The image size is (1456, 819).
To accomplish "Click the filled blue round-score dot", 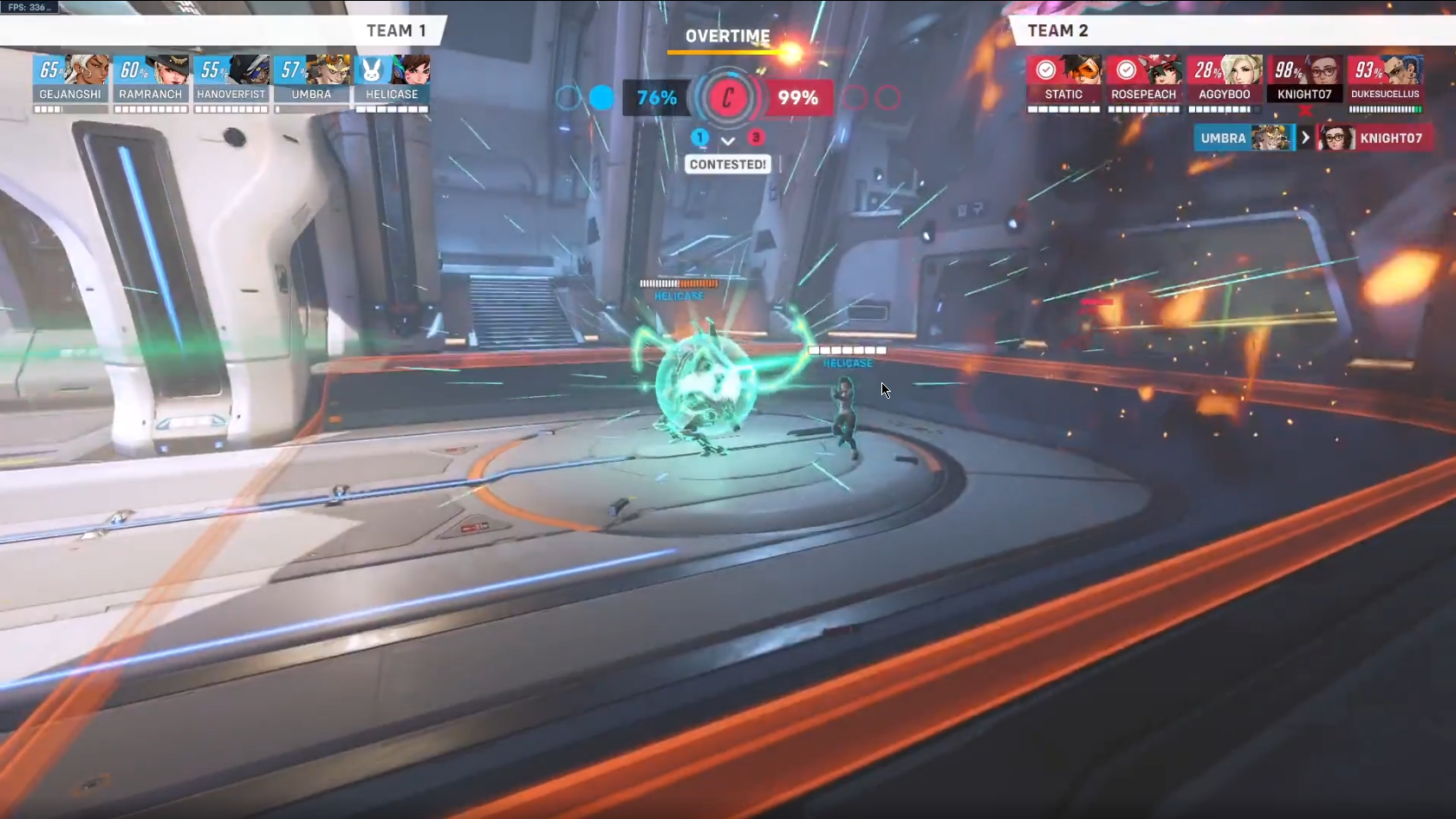I will [x=601, y=99].
